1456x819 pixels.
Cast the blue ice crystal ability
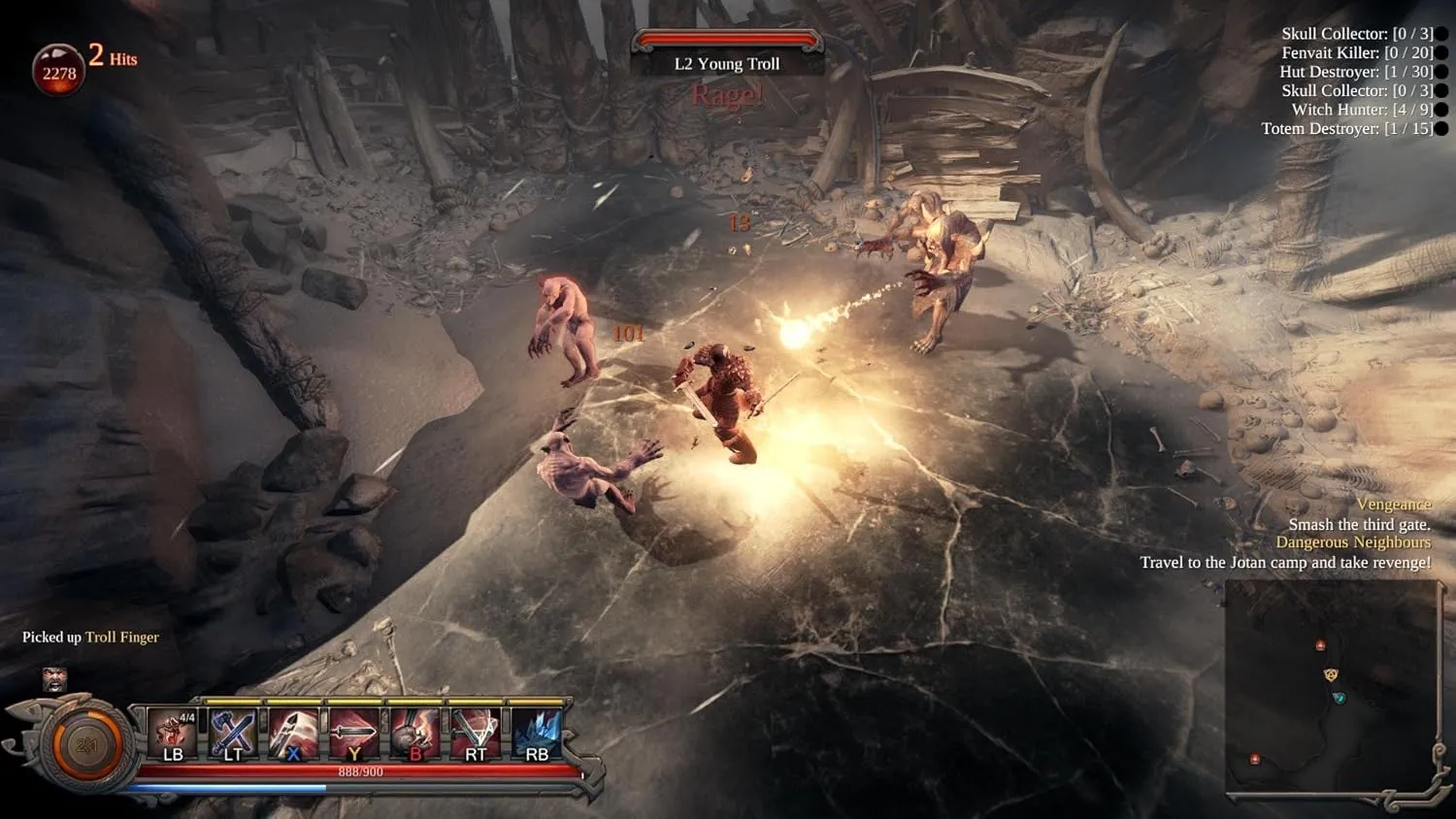[536, 734]
